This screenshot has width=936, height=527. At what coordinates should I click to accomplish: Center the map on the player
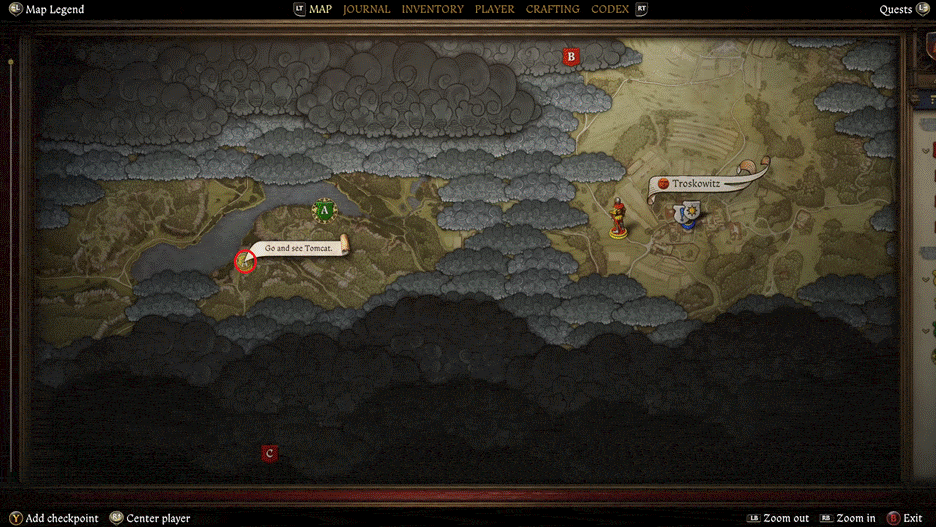[158, 518]
